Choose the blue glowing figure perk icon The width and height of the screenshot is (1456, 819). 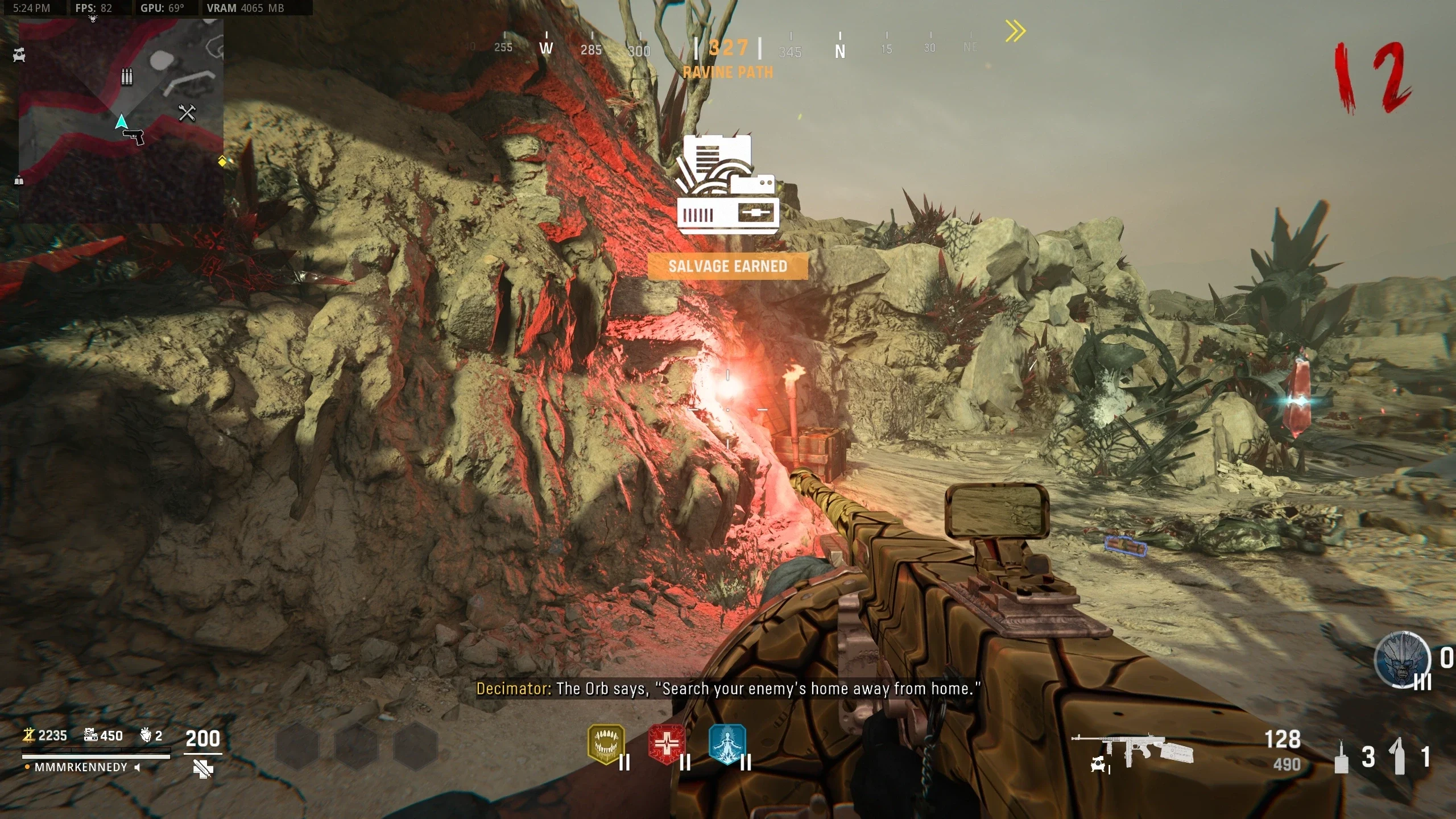coord(727,743)
